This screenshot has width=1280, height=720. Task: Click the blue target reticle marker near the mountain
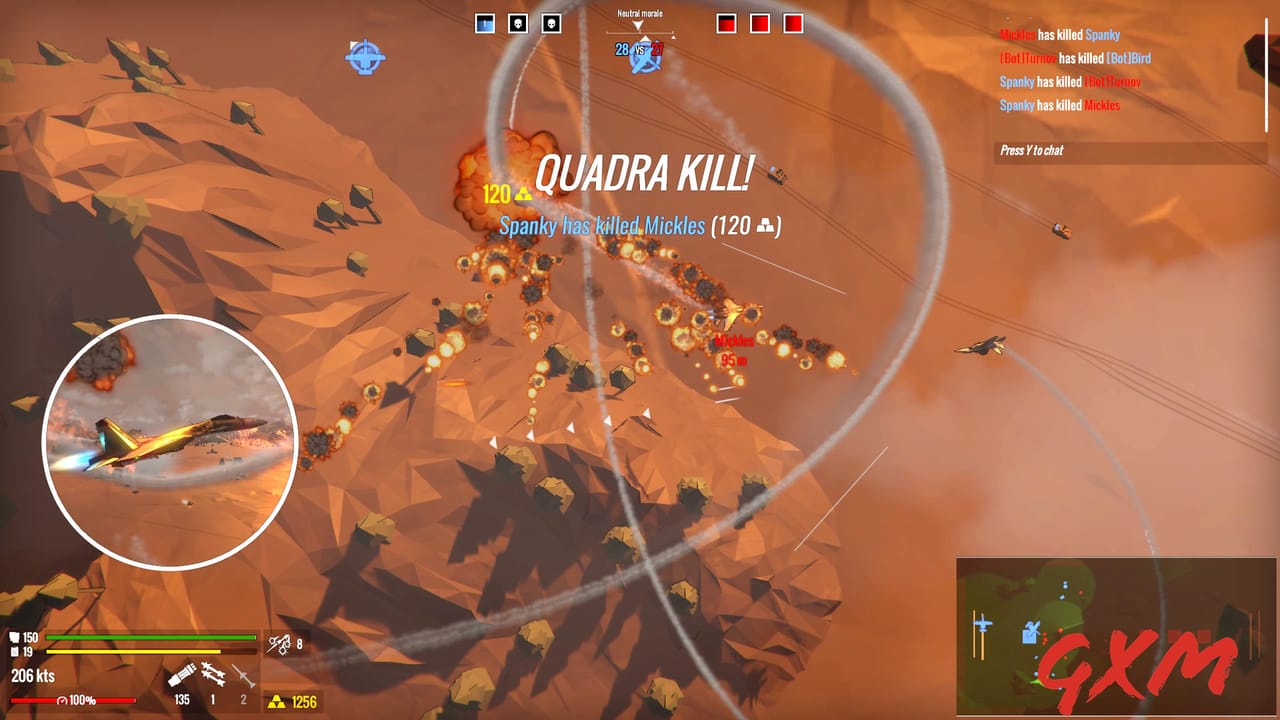pyautogui.click(x=364, y=57)
